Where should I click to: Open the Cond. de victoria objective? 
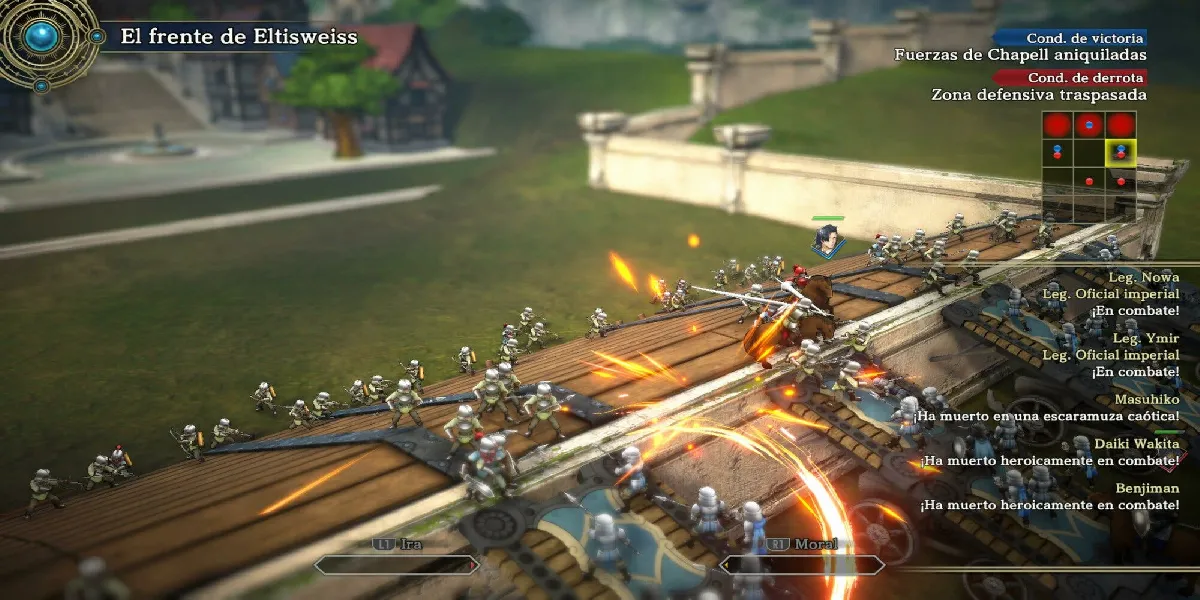(x=1069, y=38)
